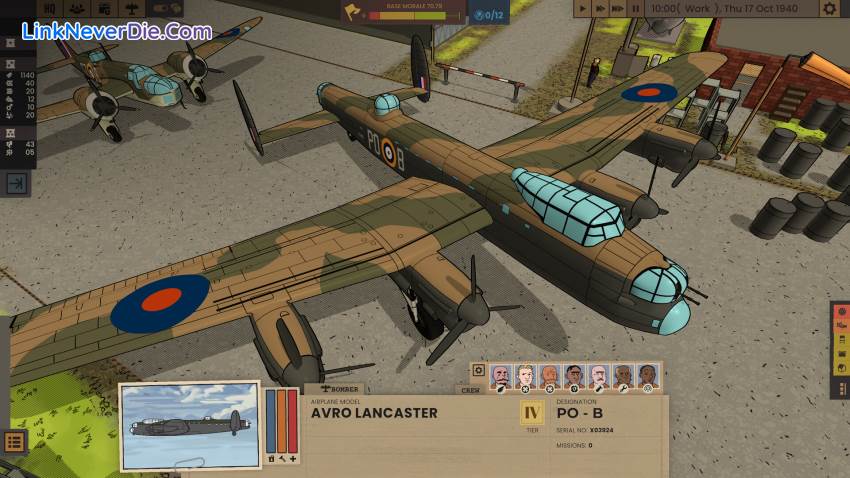The width and height of the screenshot is (850, 478).
Task: Collapse the left resource side panel
Action: click(x=16, y=184)
